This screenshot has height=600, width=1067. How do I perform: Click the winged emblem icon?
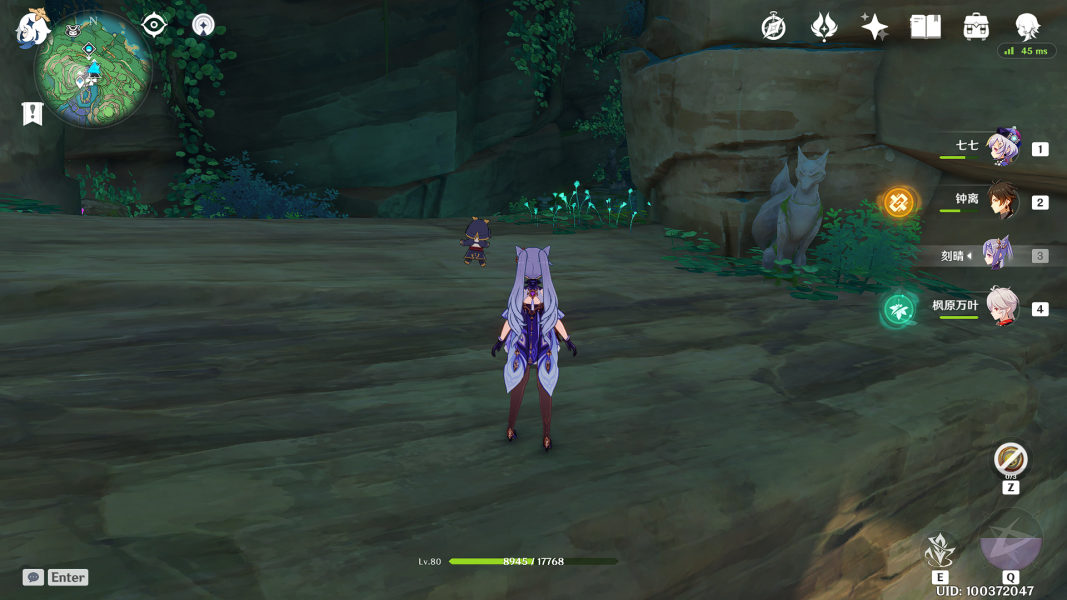click(824, 27)
